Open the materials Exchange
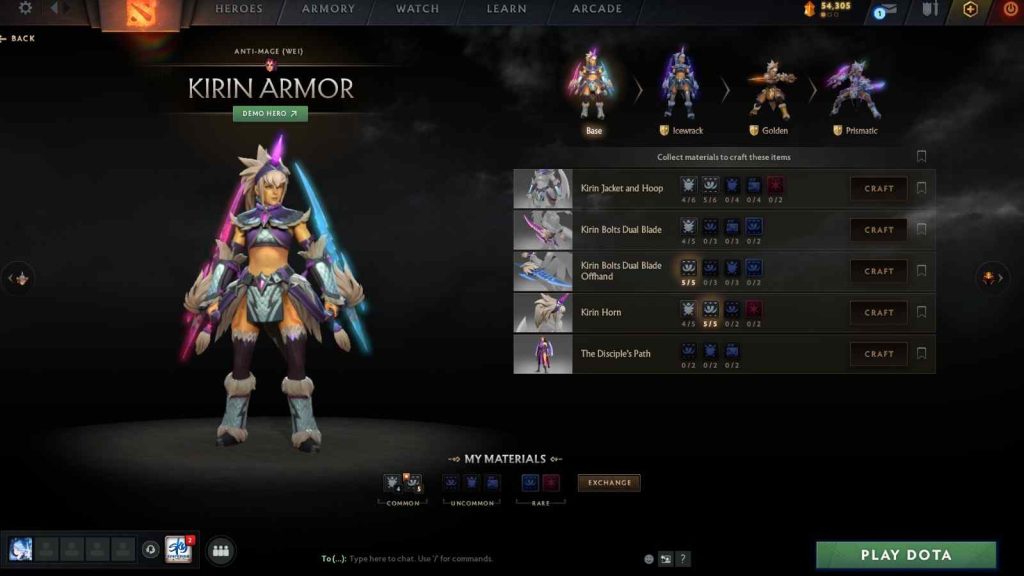The image size is (1024, 576). pyautogui.click(x=609, y=483)
